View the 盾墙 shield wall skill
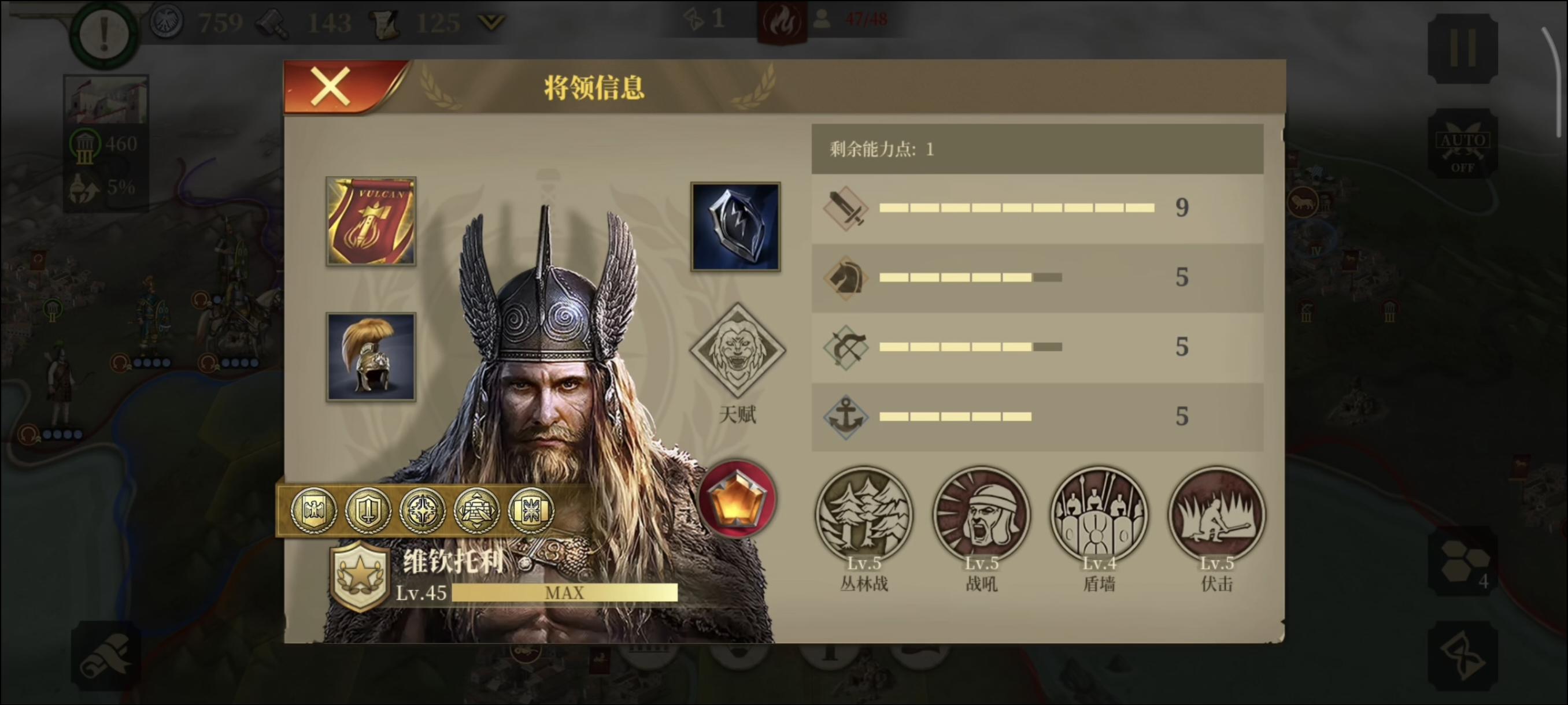 tap(1099, 514)
